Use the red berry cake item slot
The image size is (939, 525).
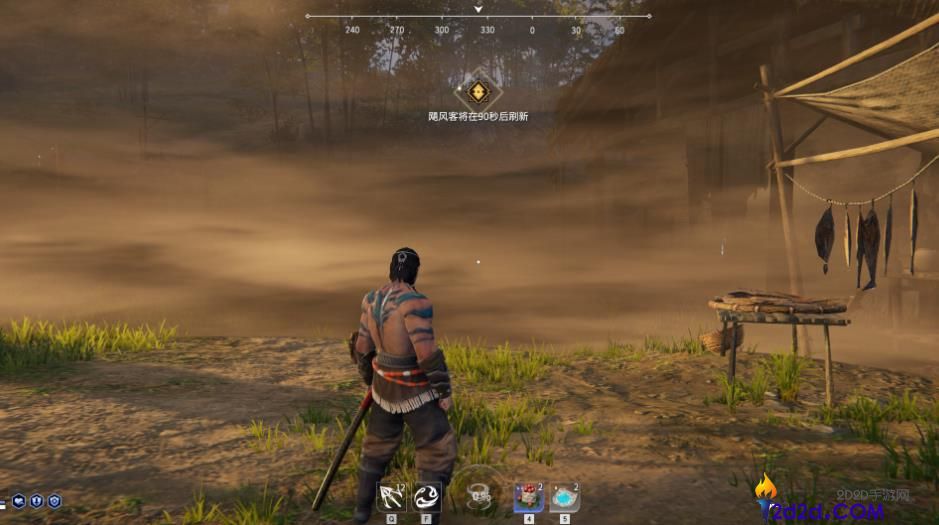[x=527, y=497]
